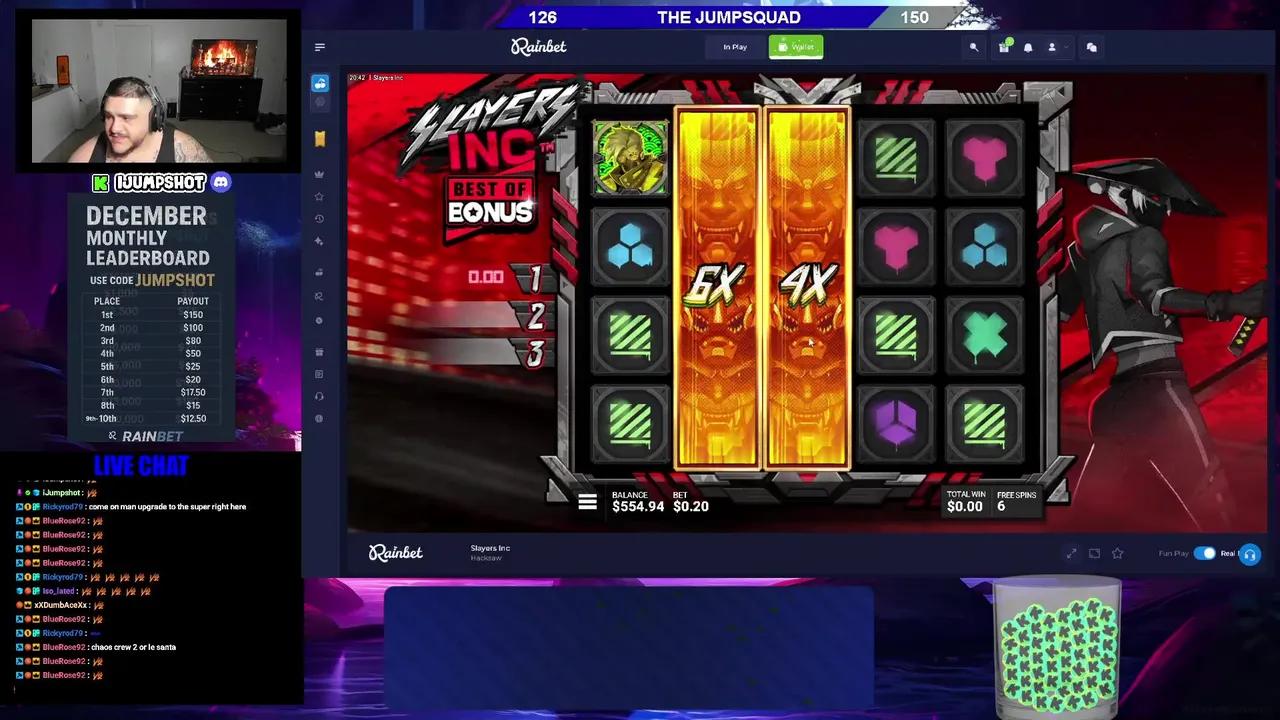Open the promotions ticket icon in sidebar
The image size is (1280, 720).
[x=320, y=138]
